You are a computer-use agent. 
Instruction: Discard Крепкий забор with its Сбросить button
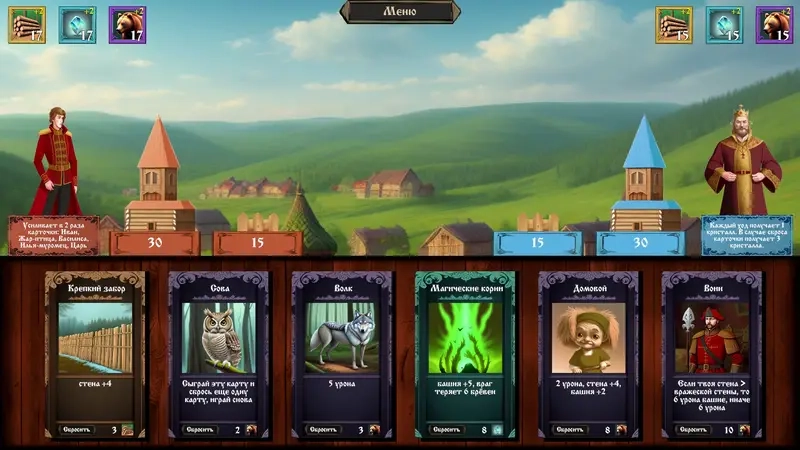pos(77,429)
